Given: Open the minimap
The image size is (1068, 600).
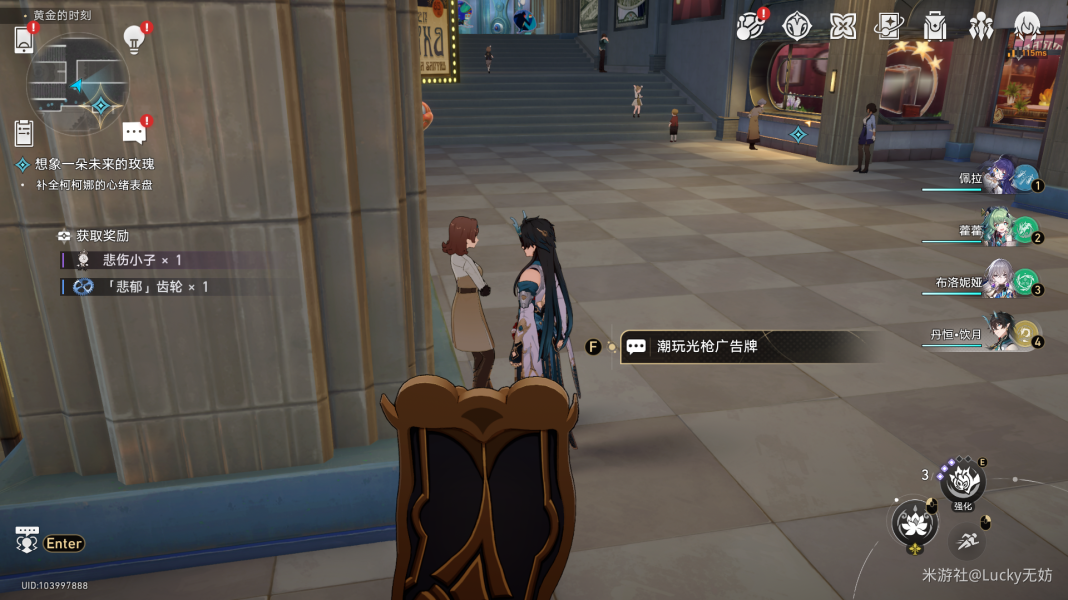Looking at the screenshot, I should click(x=77, y=84).
